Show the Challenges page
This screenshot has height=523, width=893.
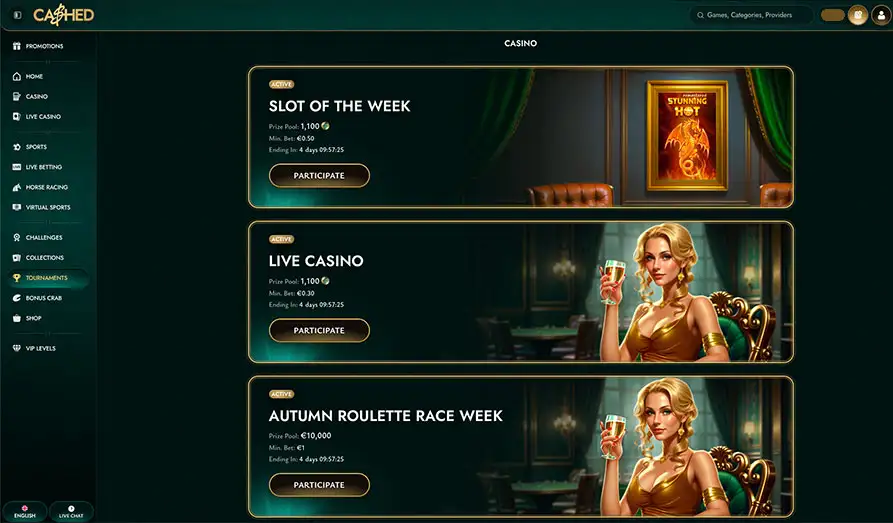[44, 237]
